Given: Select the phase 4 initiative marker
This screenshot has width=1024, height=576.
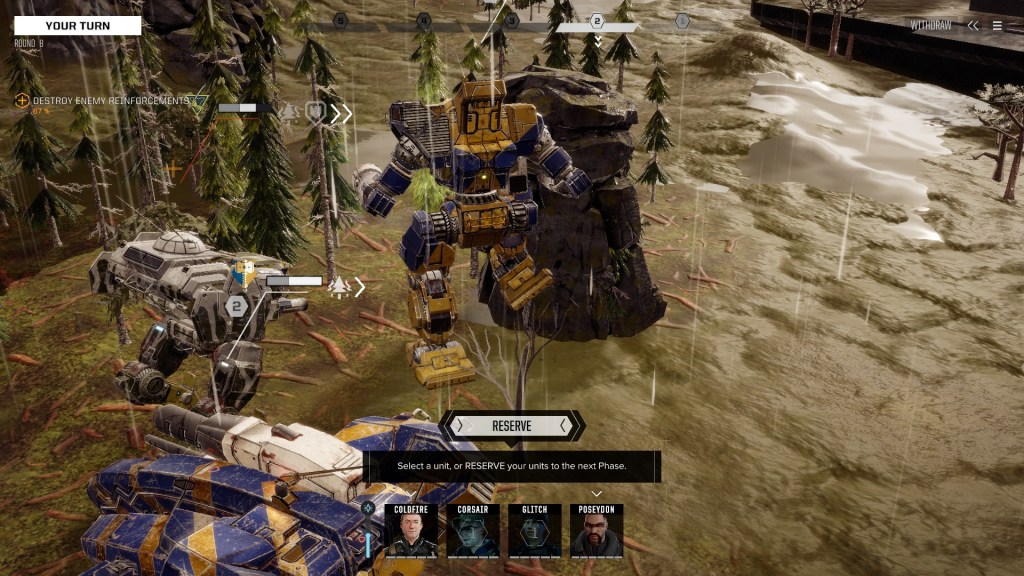Looking at the screenshot, I should [424, 20].
